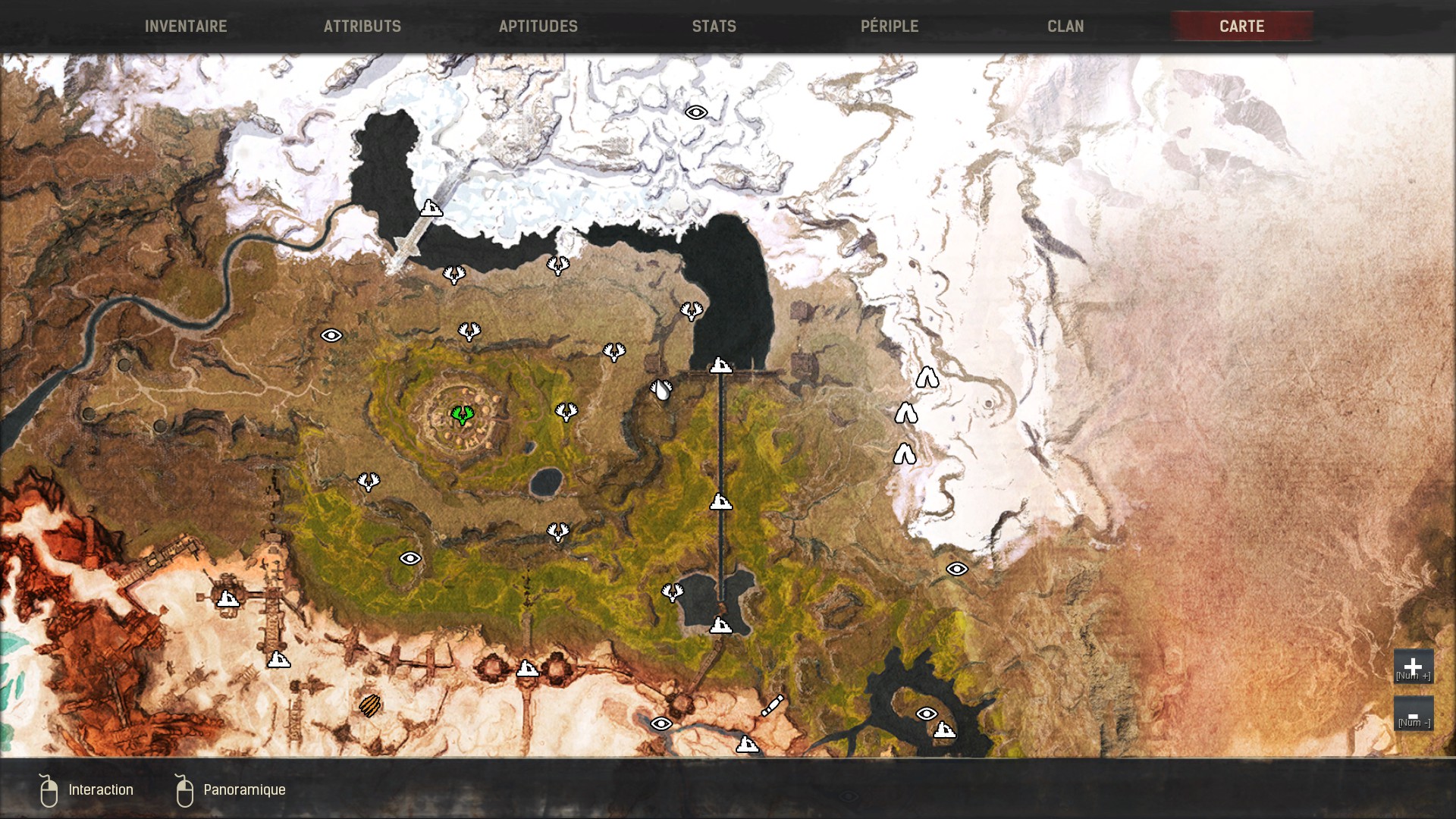Click the green player position marker
Screen dimensions: 1456x819
461,416
